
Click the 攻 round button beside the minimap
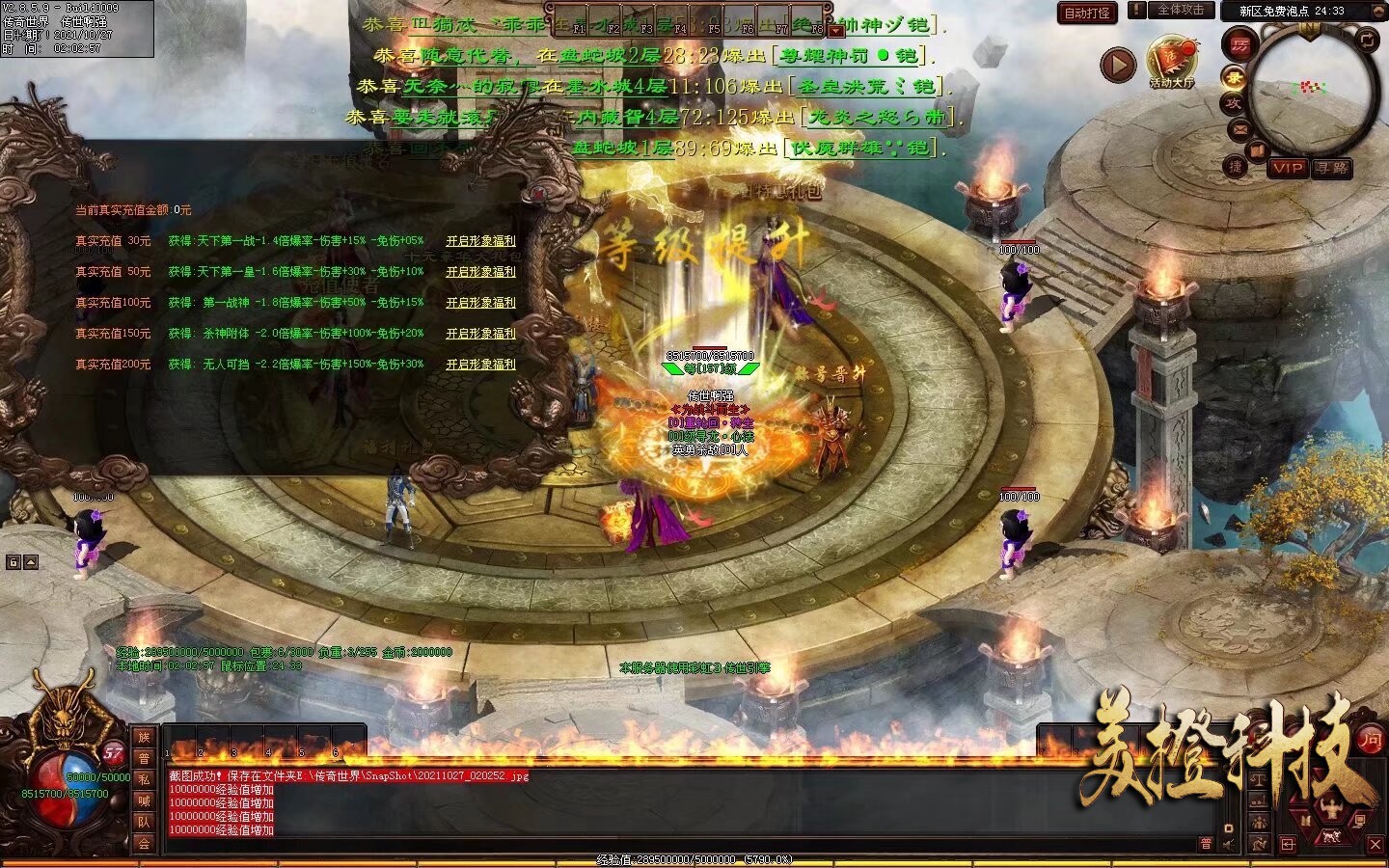click(1233, 103)
